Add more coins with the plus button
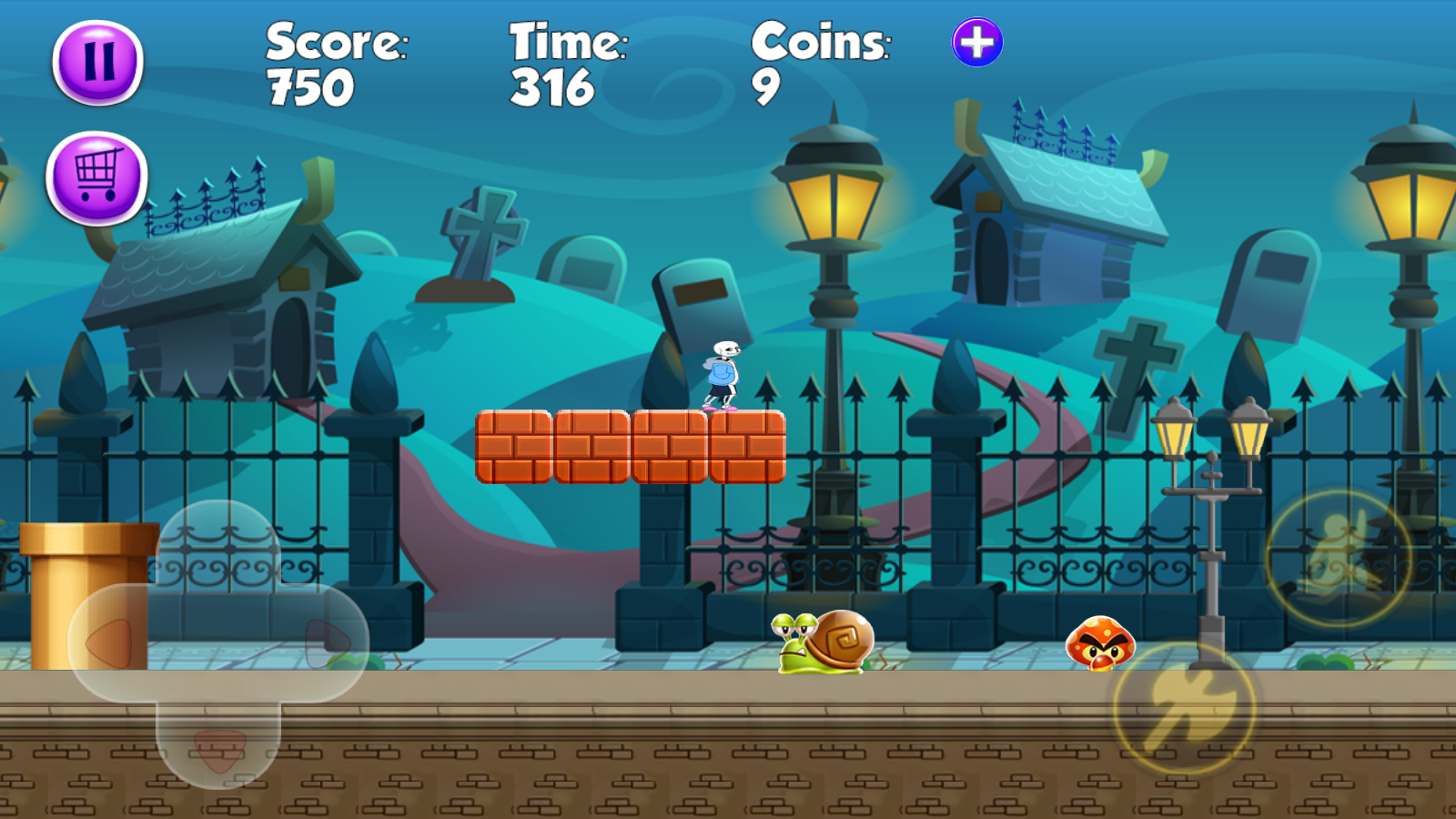This screenshot has width=1456, height=819. 977,43
